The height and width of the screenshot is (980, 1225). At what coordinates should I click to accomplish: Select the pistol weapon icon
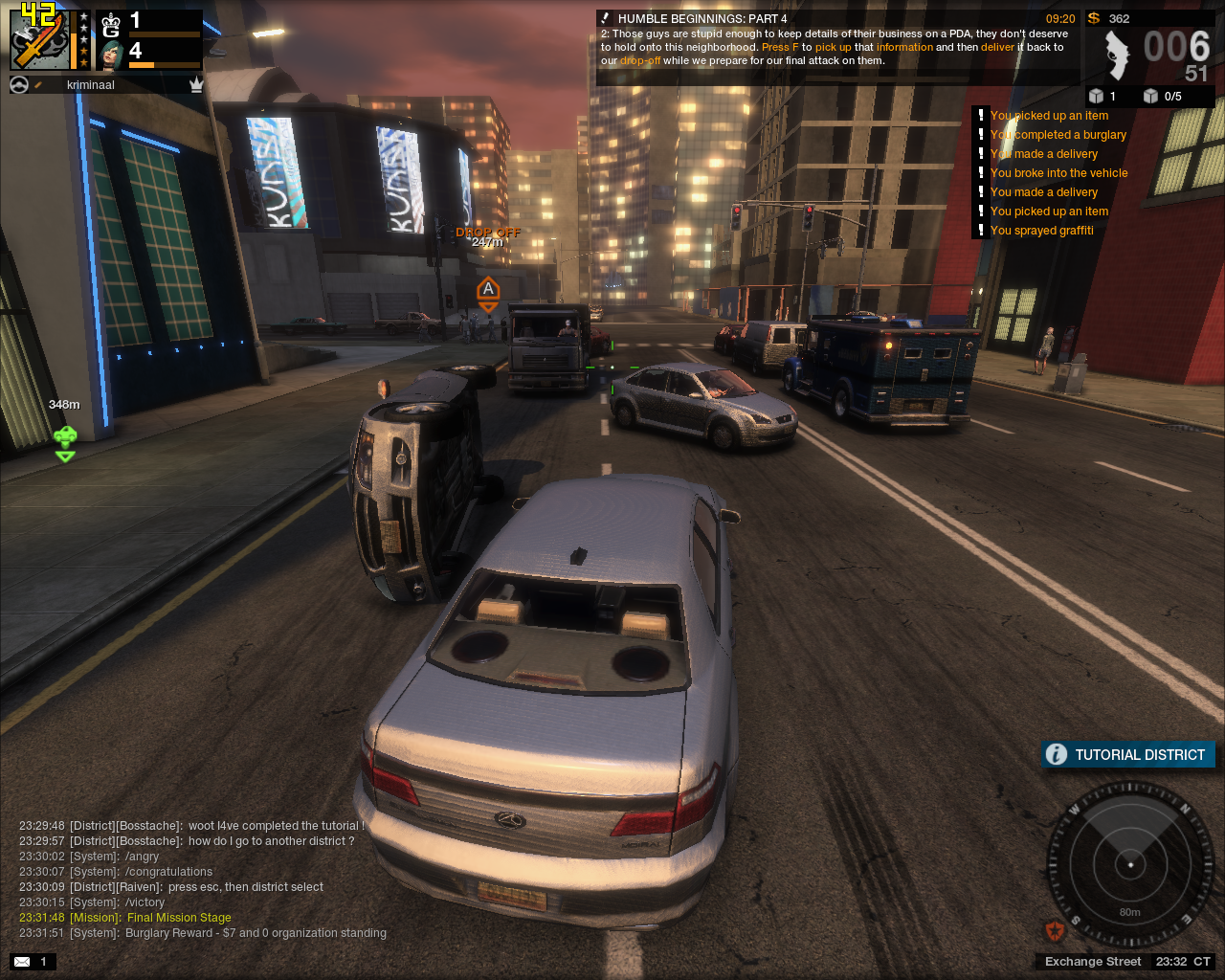click(1116, 56)
